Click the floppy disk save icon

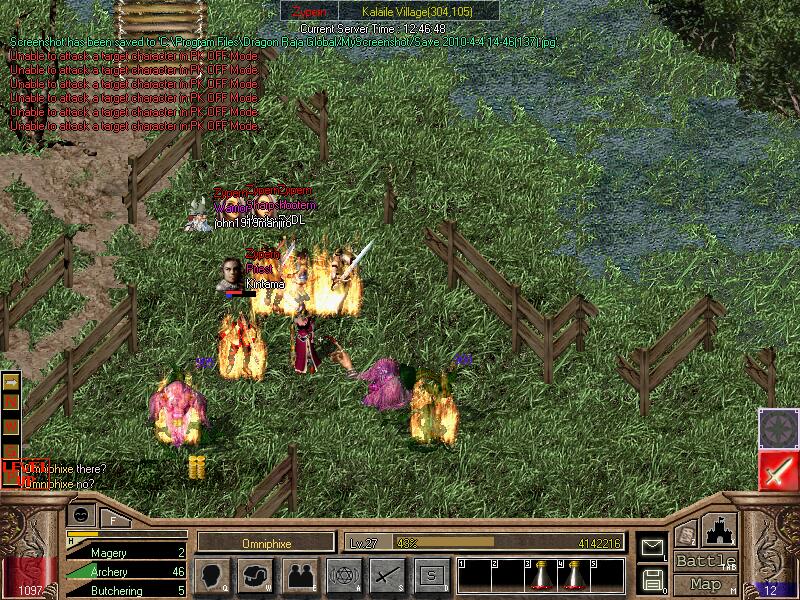(652, 578)
